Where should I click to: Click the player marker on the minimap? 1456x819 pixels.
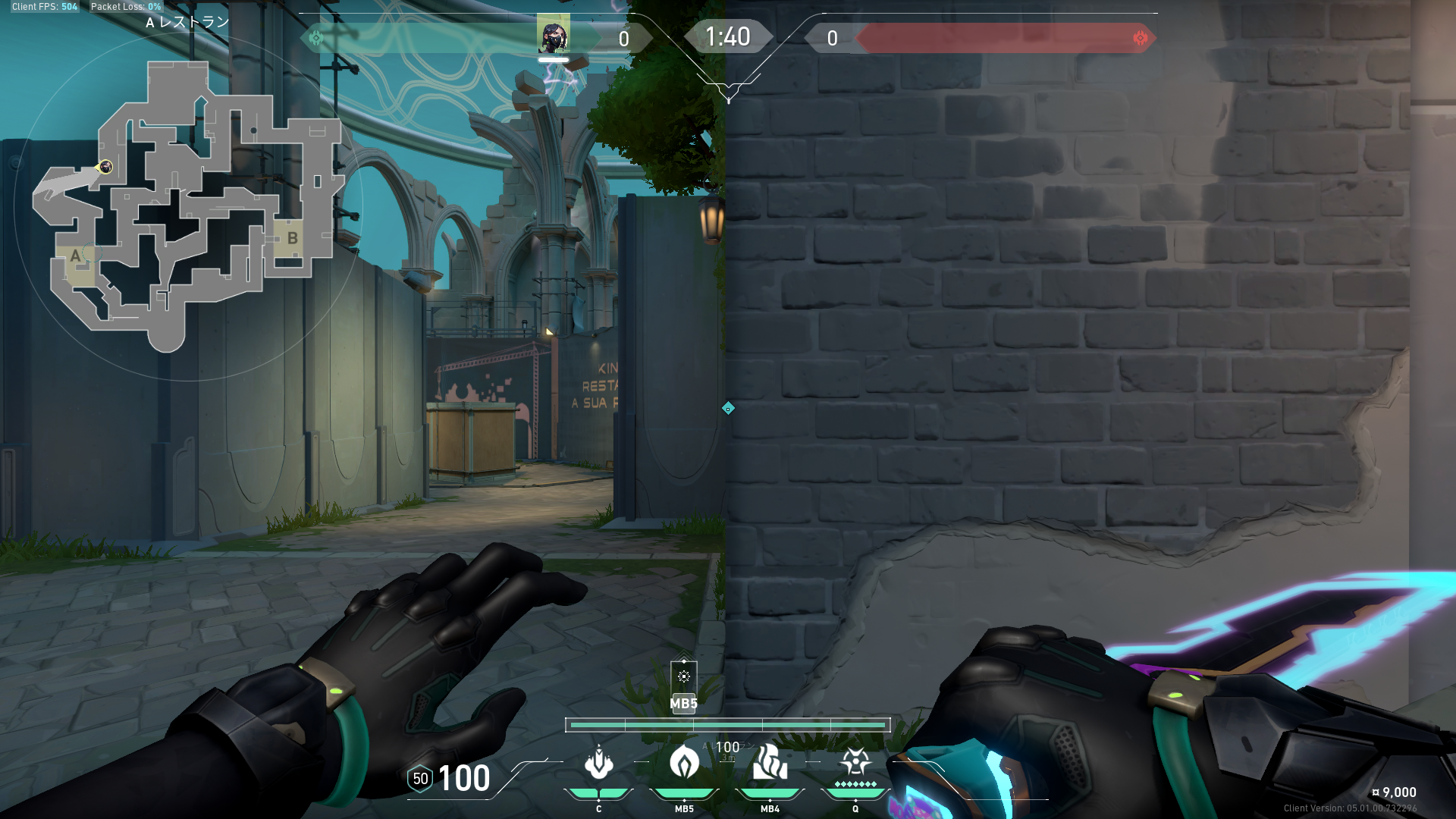click(105, 167)
